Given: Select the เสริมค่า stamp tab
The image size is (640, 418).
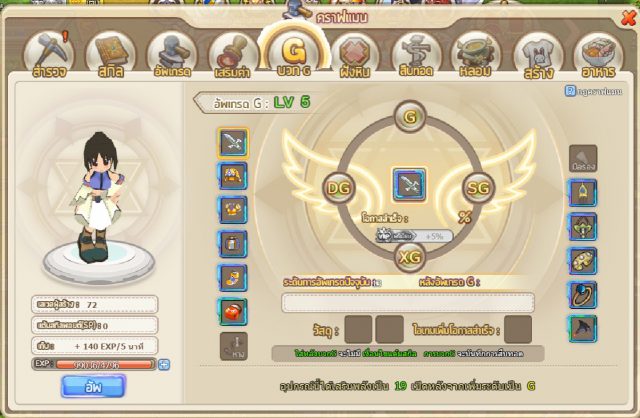Looking at the screenshot, I should [x=230, y=56].
